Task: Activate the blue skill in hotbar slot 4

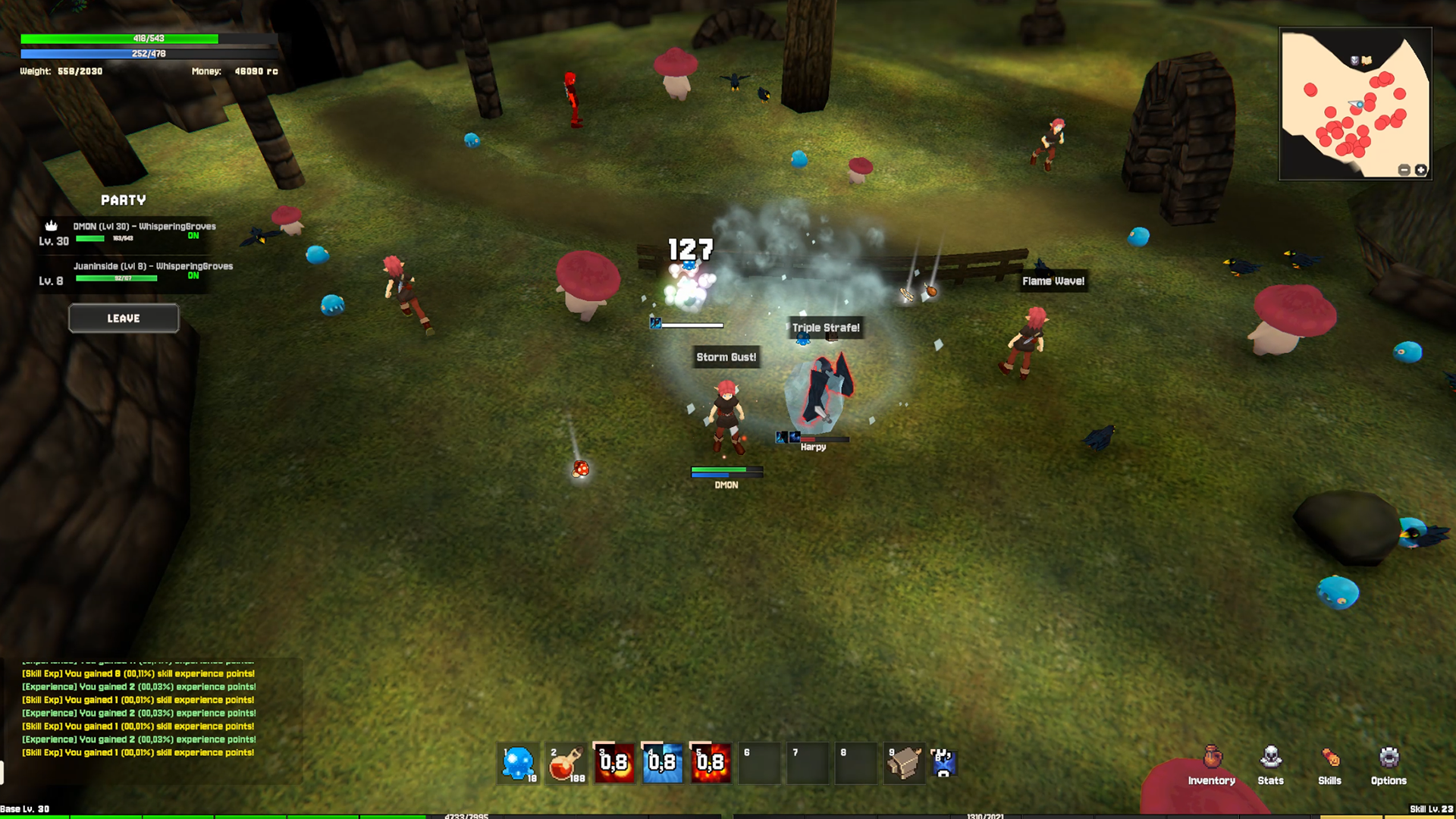Action: pyautogui.click(x=663, y=763)
